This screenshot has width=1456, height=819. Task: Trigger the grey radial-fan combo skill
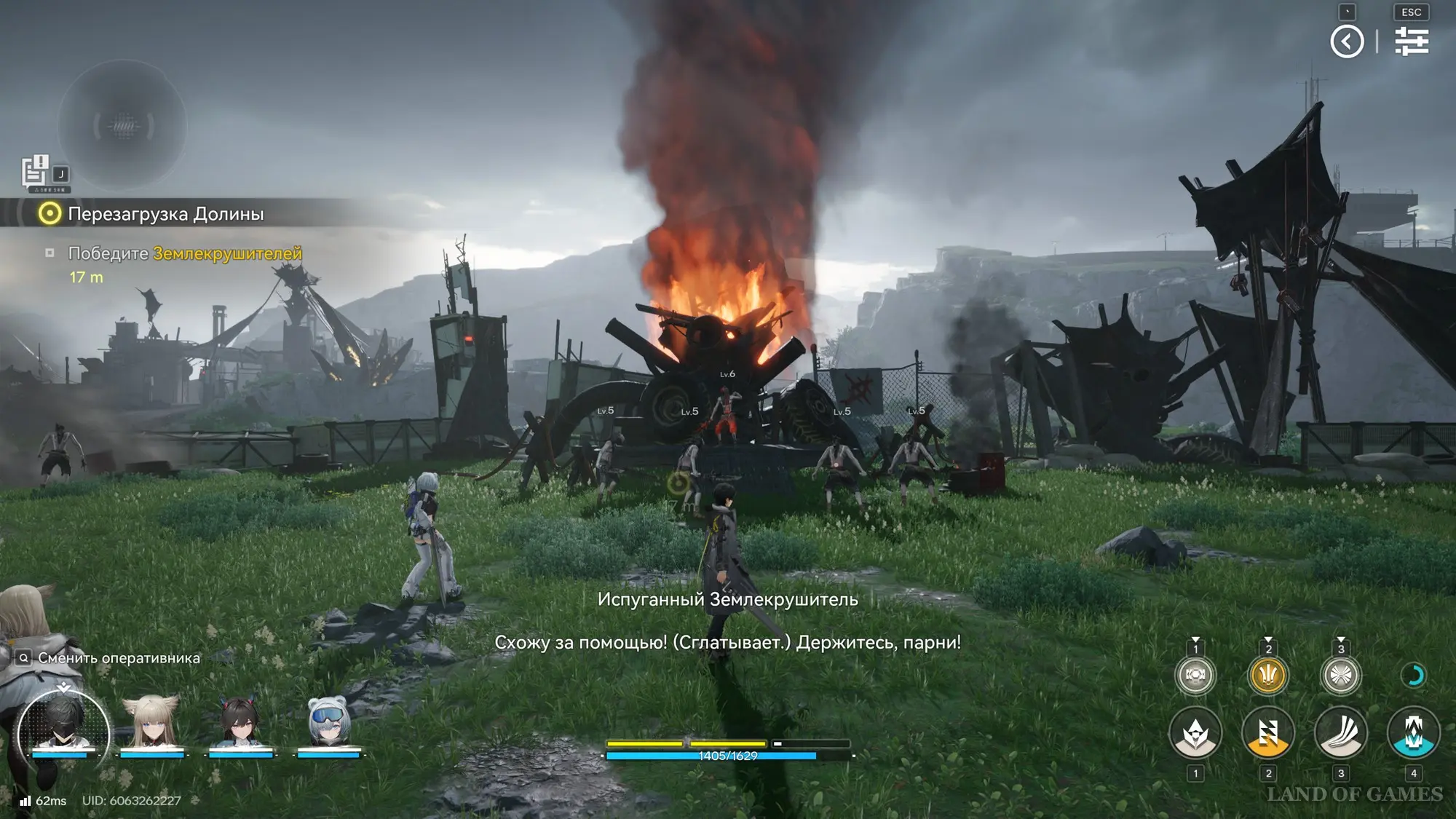coord(1340,675)
